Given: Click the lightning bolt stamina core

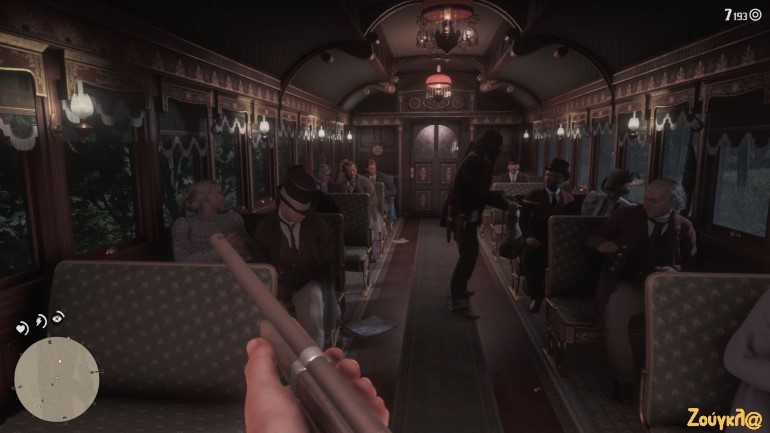Looking at the screenshot, I should point(41,321).
